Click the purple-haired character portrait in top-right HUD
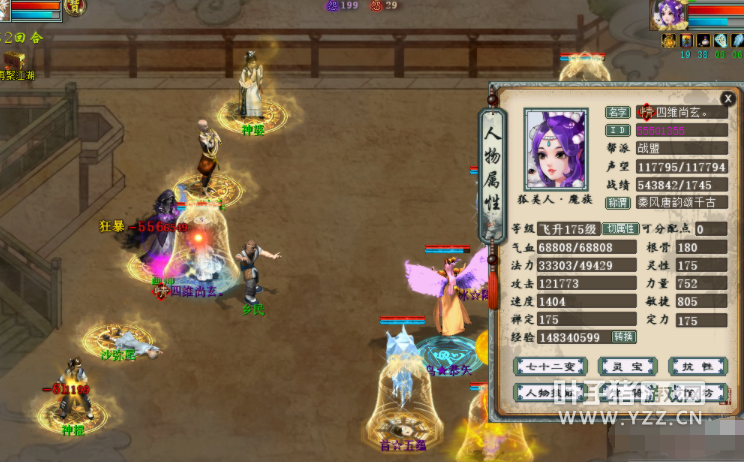 669,14
